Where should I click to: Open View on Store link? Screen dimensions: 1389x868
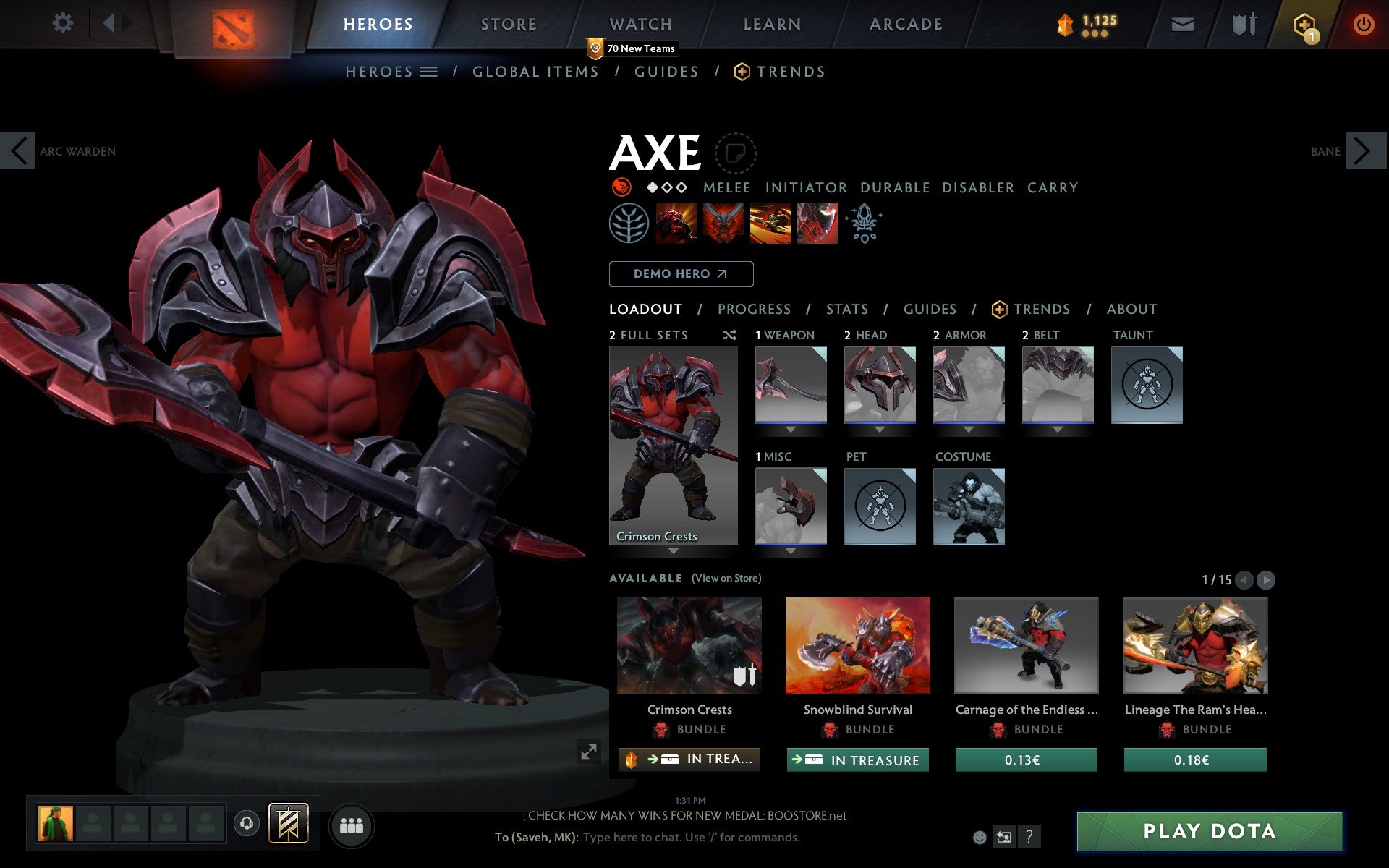click(726, 578)
